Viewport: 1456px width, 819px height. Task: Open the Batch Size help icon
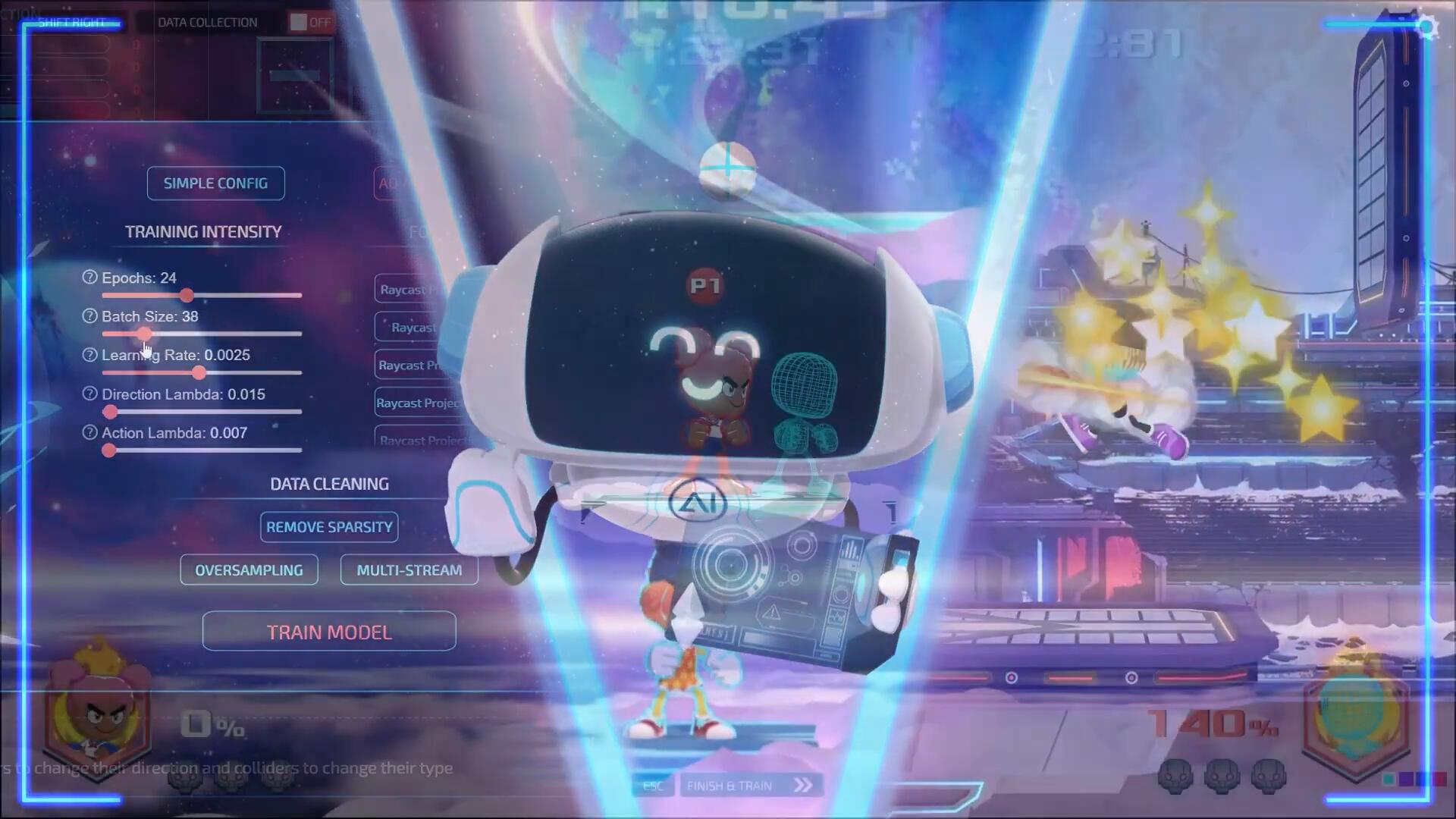point(89,316)
